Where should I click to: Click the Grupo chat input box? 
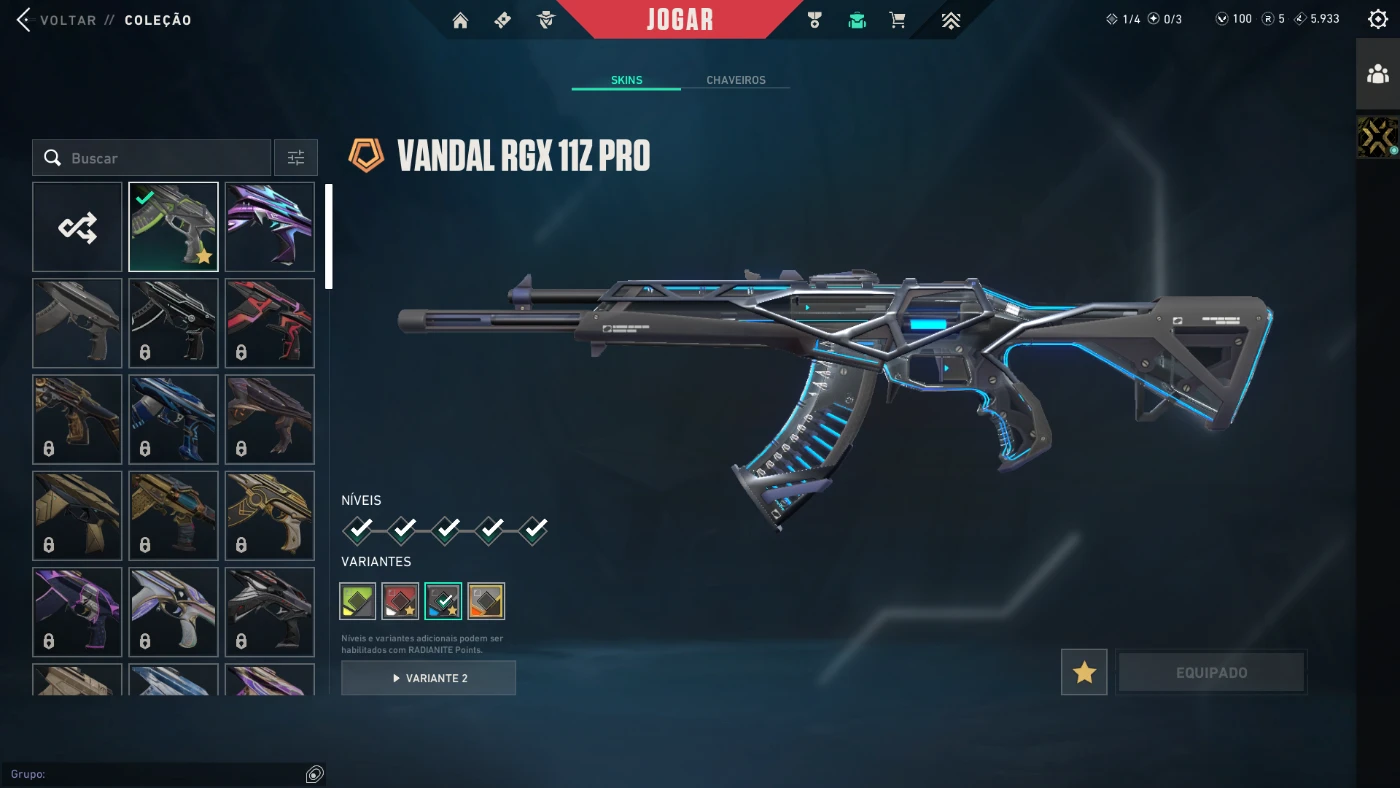pos(155,774)
